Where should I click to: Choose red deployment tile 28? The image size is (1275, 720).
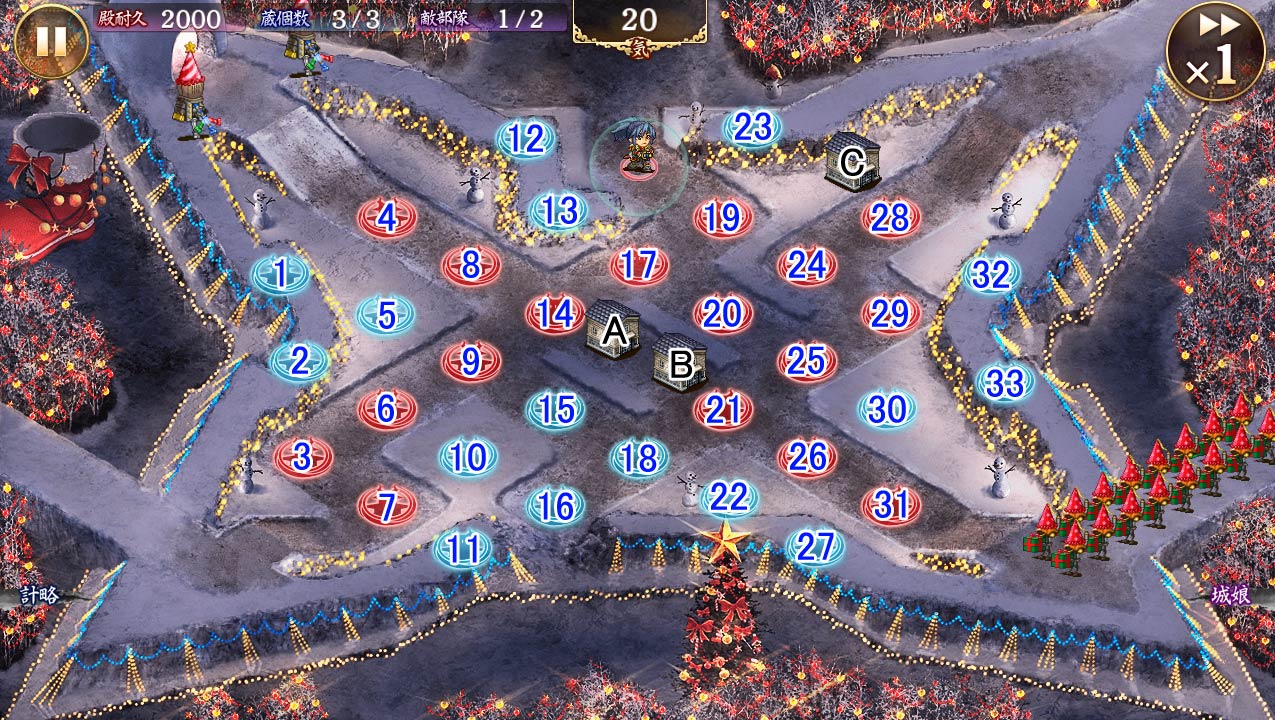891,217
